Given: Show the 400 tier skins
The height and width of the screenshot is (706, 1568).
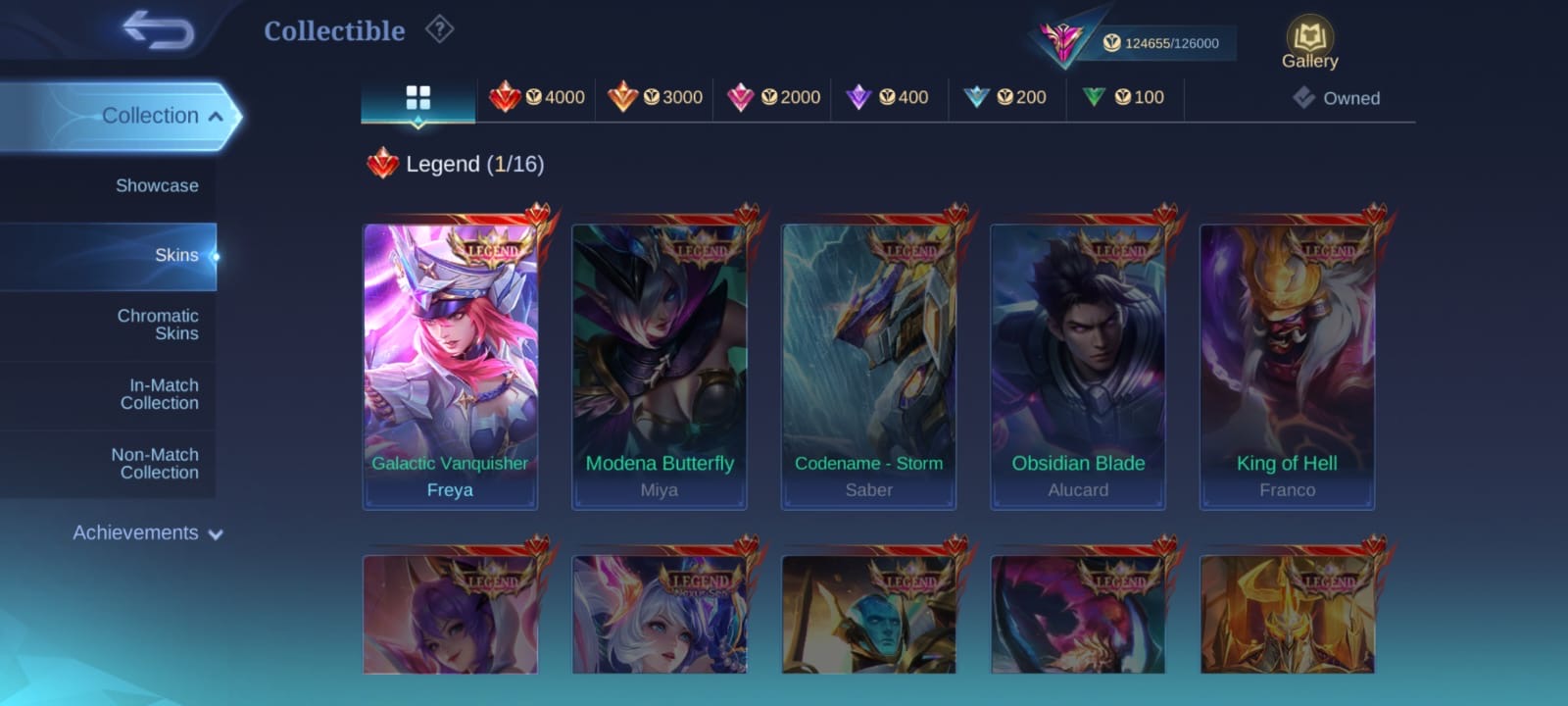Looking at the screenshot, I should click(x=888, y=97).
